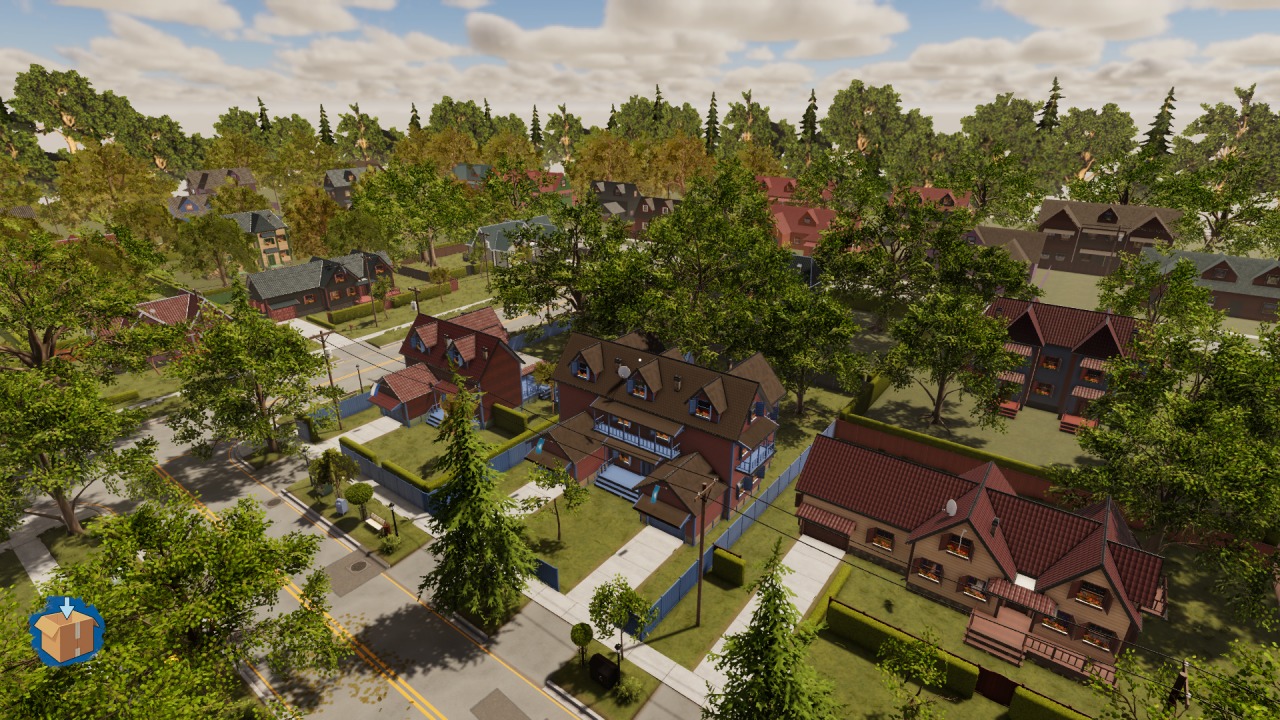Click the chimney on the central red house
This screenshot has width=1280, height=720.
(x=677, y=382)
